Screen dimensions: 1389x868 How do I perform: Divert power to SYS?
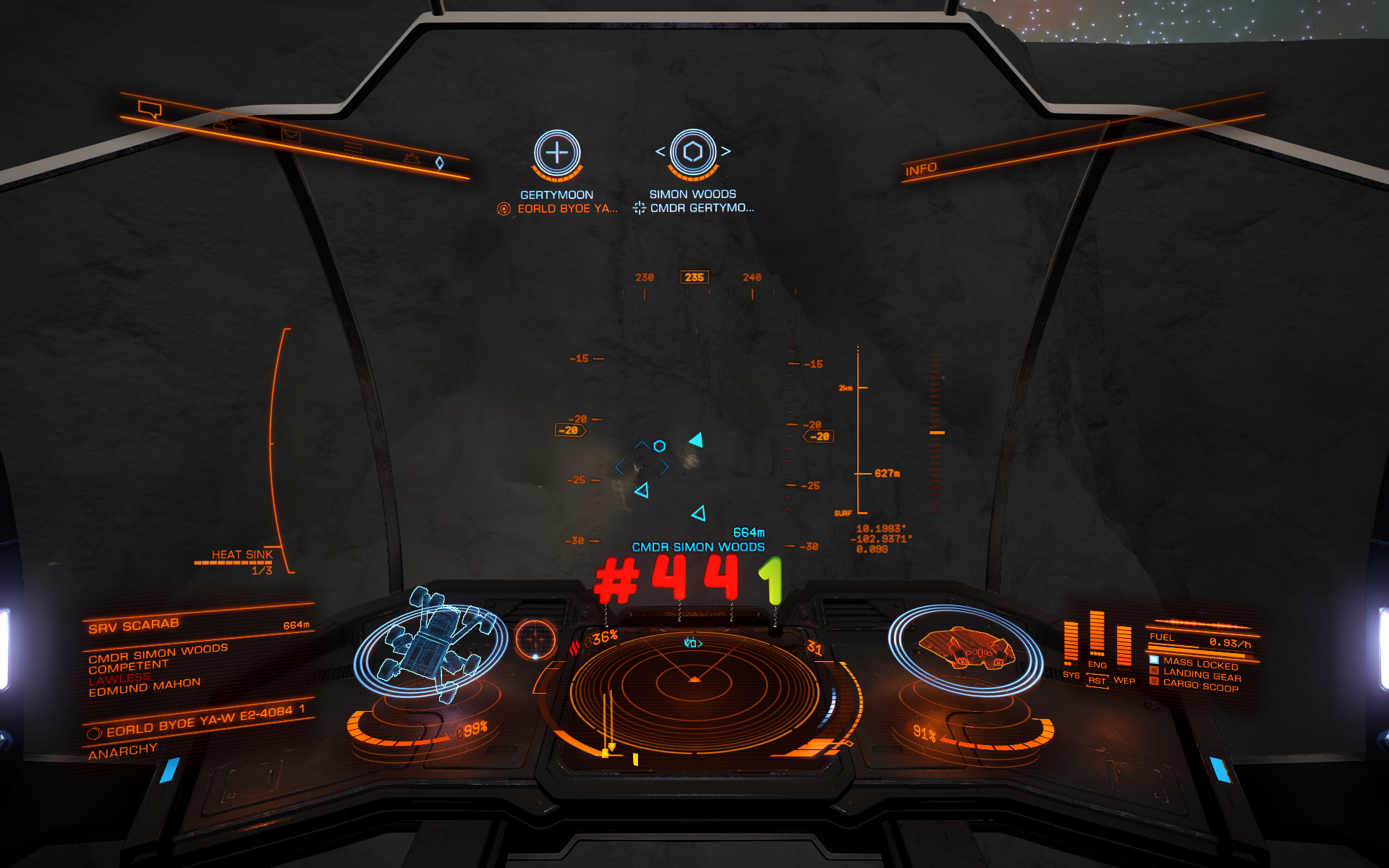point(1071,675)
